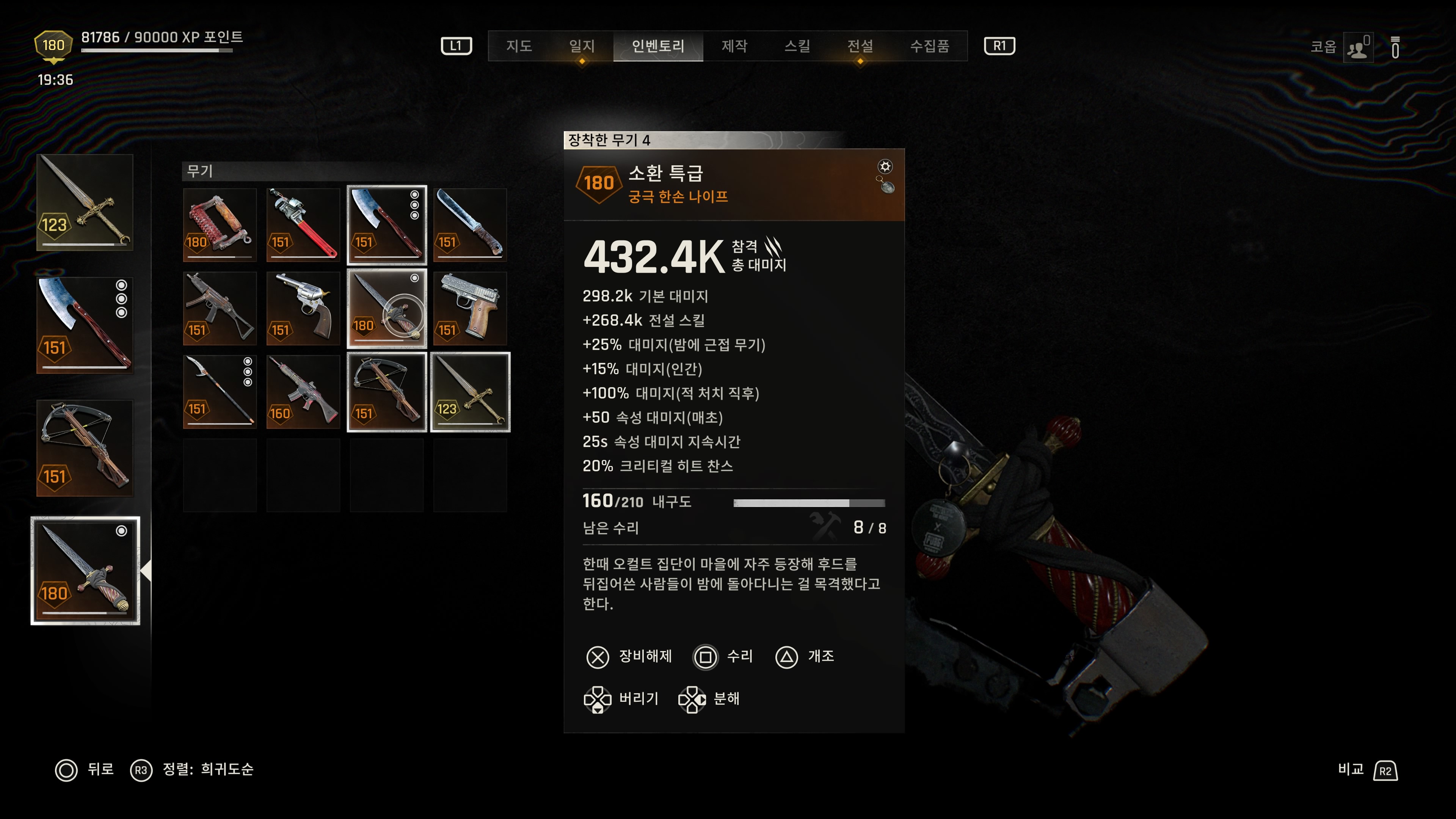
Task: Select the engraved pistol item
Action: pos(470,308)
